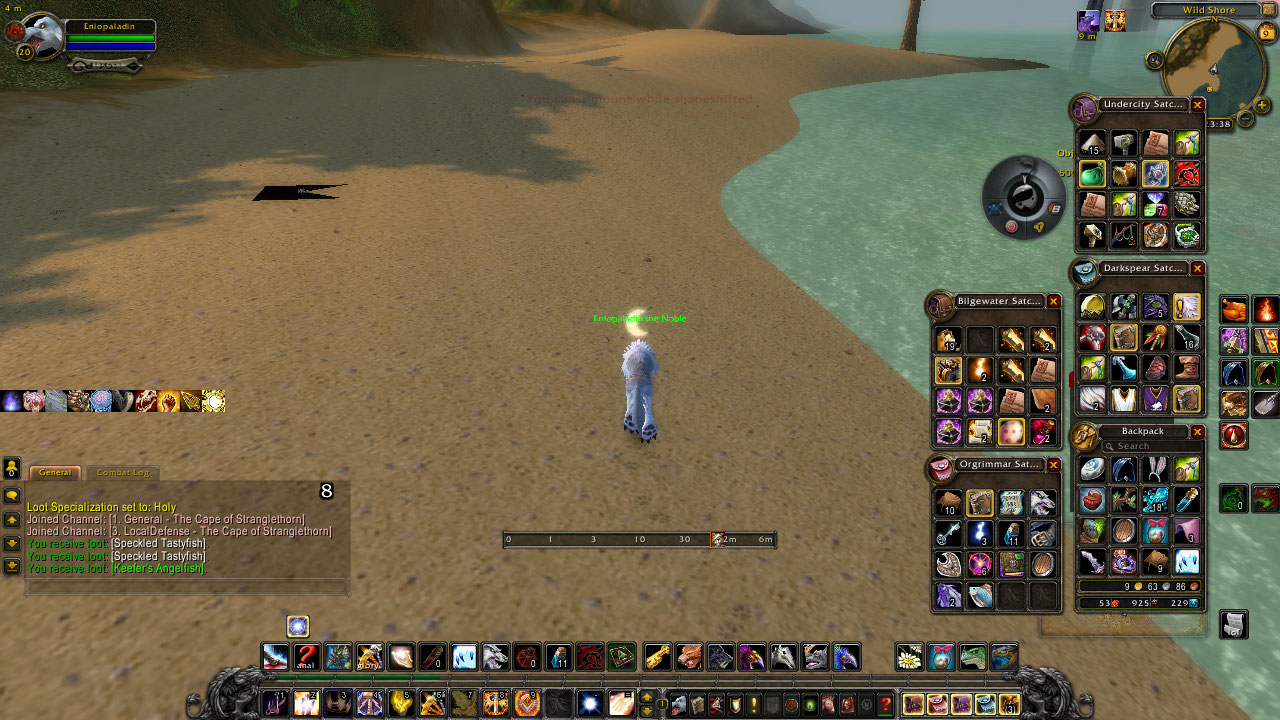Screen dimensions: 1280x720
Task: Zoom in the minimap with plus button
Action: [x=1262, y=105]
